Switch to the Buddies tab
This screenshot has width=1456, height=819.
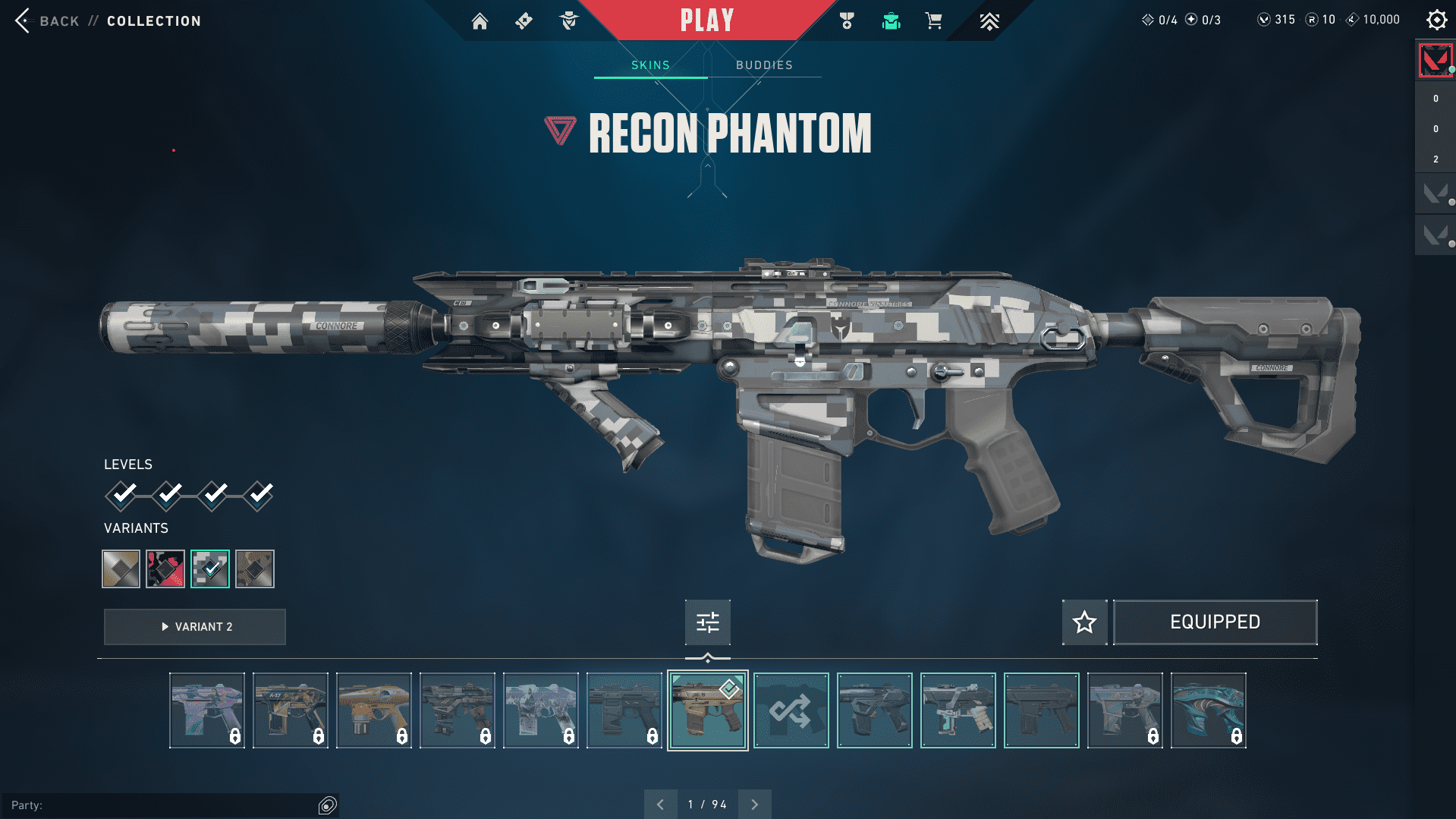(764, 65)
